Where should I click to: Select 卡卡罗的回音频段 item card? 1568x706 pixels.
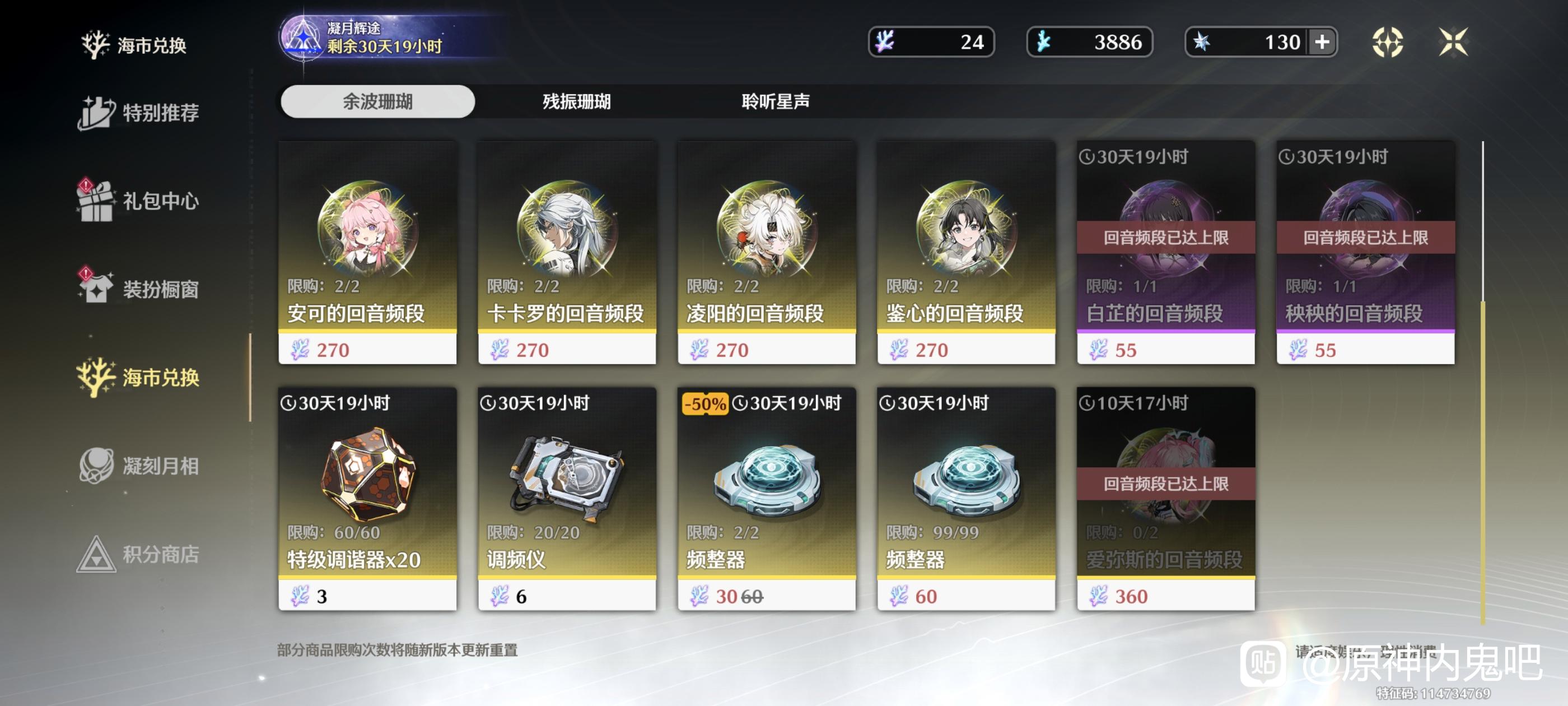coord(567,253)
